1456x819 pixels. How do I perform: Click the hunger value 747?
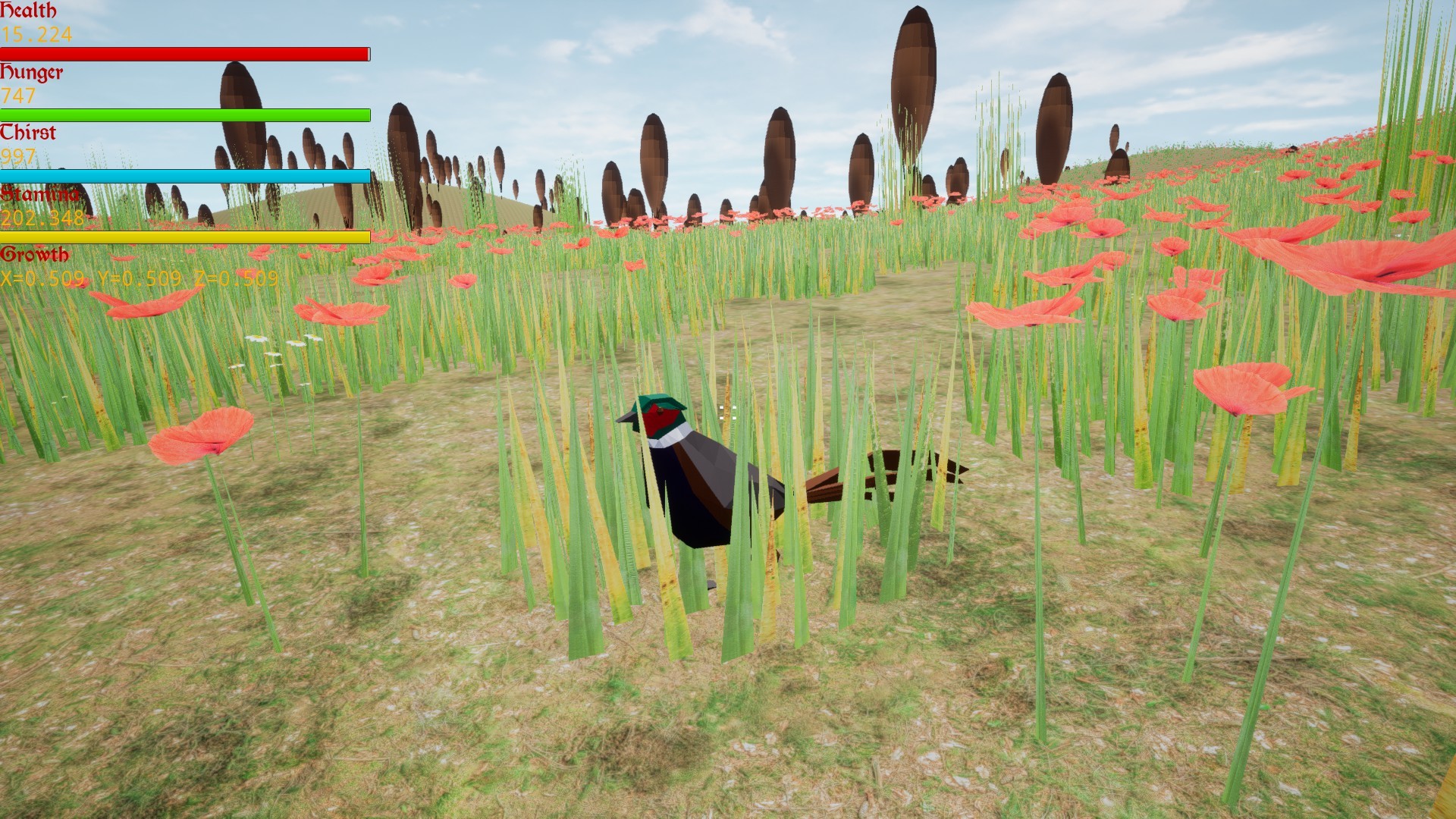pyautogui.click(x=17, y=96)
